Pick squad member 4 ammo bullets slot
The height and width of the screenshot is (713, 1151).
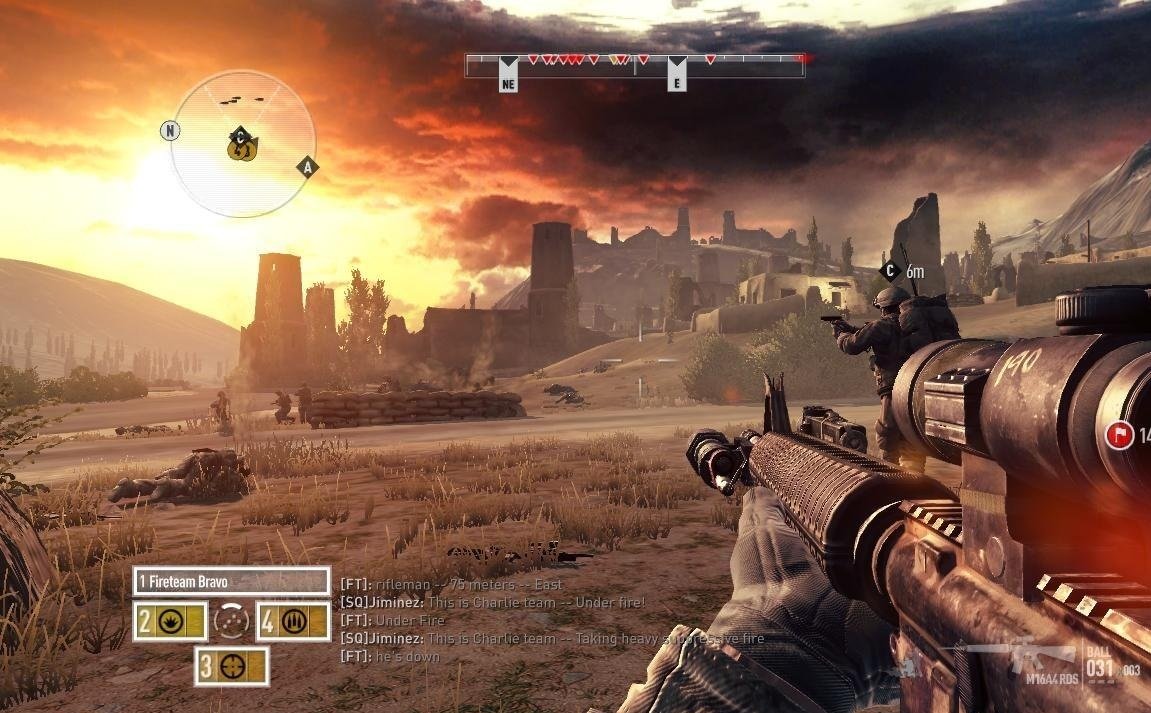(293, 621)
